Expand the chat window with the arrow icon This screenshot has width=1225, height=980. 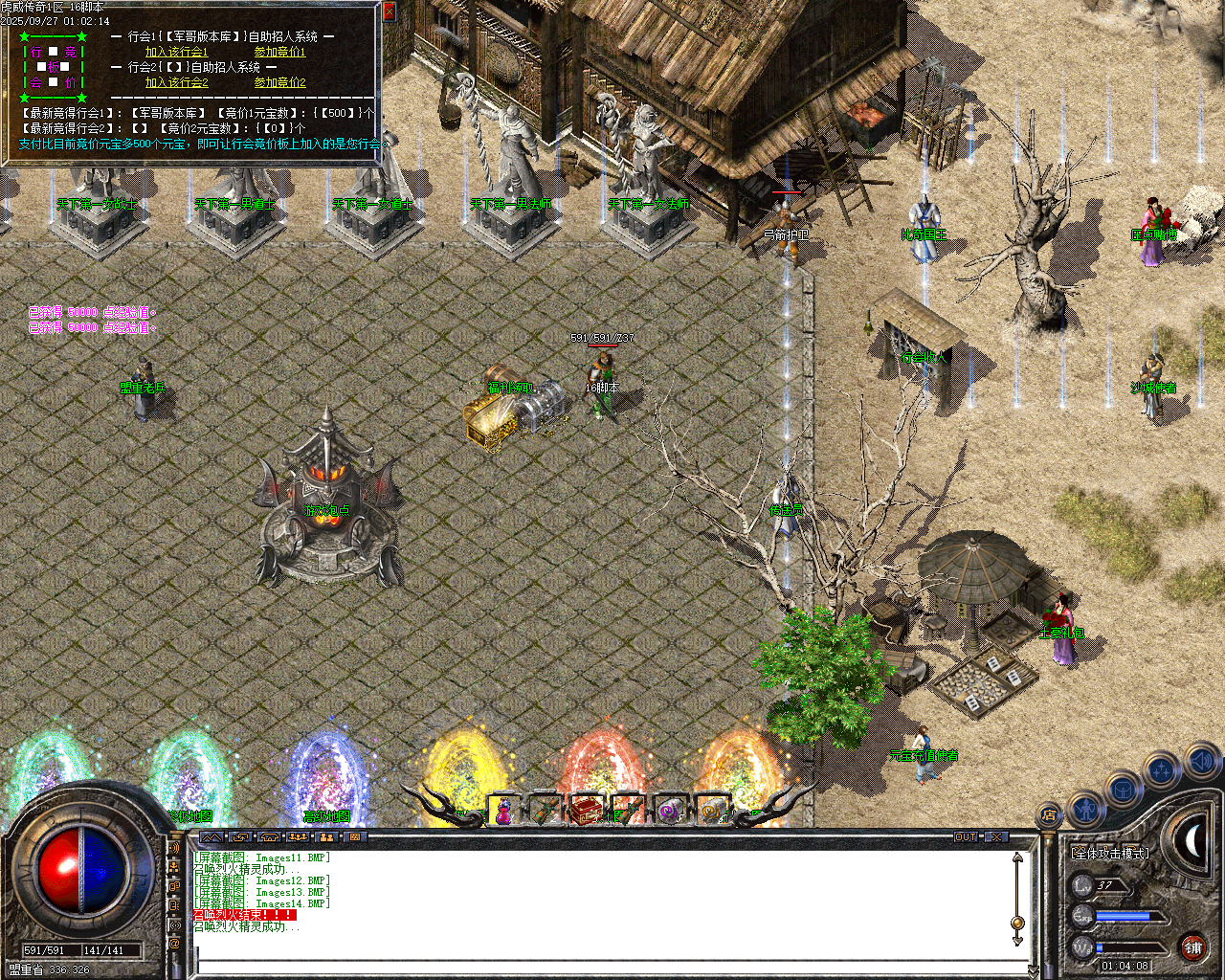[x=212, y=837]
